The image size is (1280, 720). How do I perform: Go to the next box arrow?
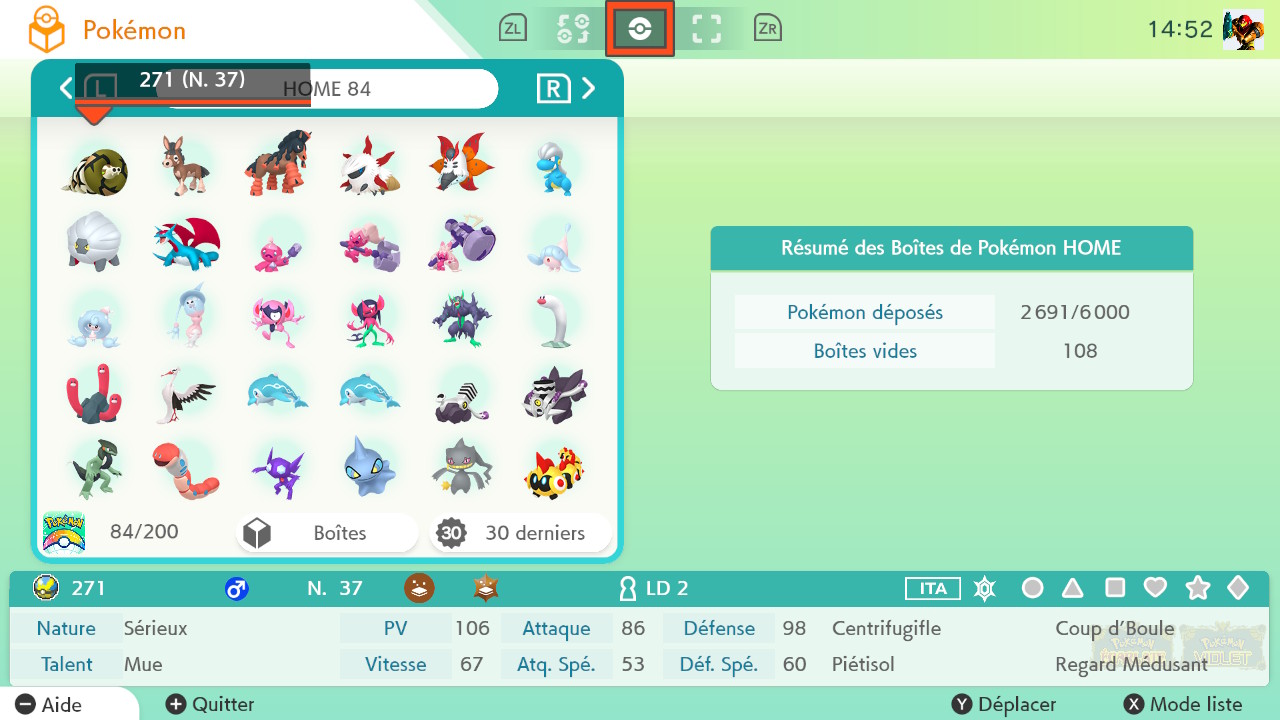[589, 88]
